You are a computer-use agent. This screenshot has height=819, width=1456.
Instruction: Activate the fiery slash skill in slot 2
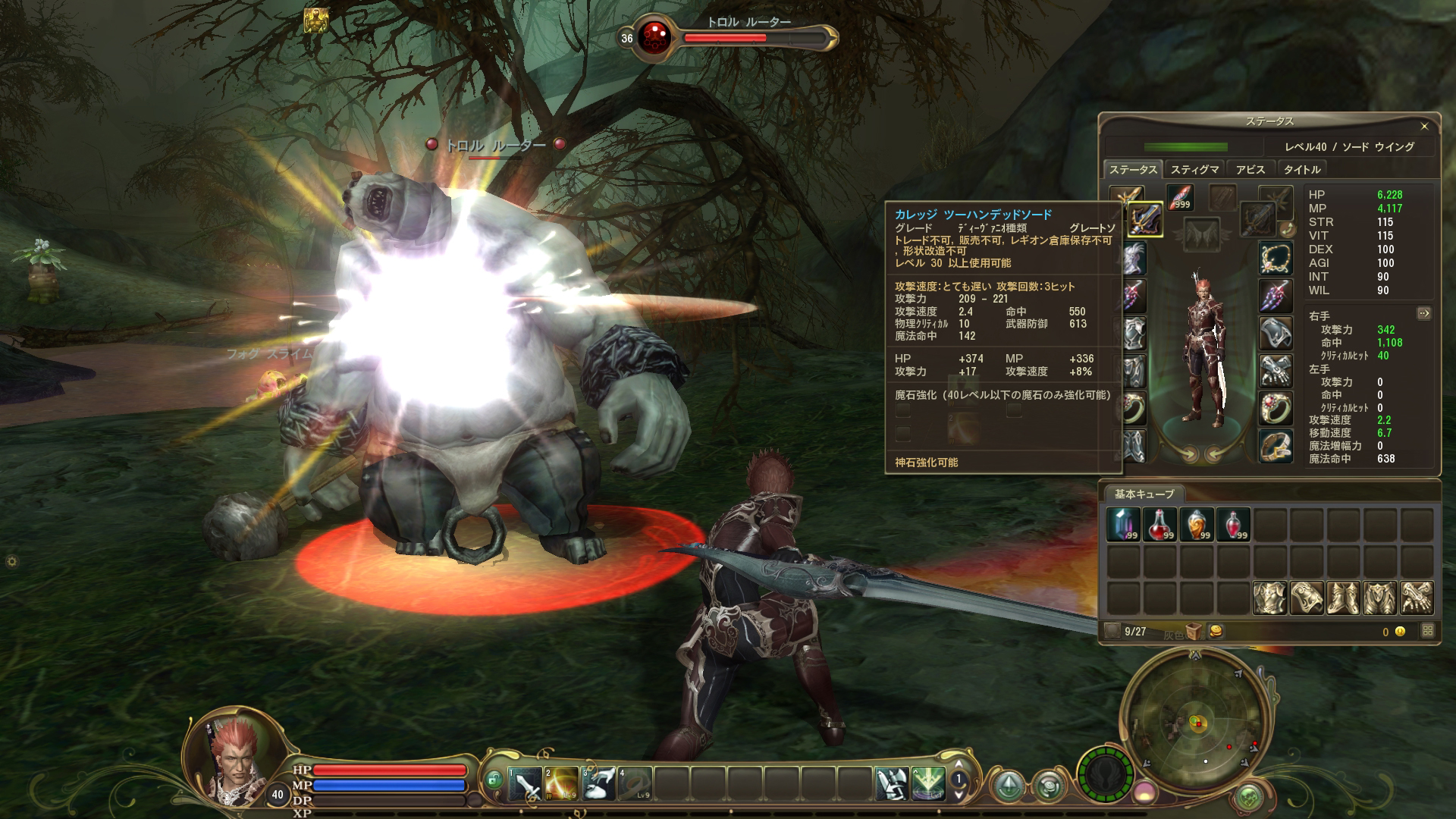click(x=561, y=784)
